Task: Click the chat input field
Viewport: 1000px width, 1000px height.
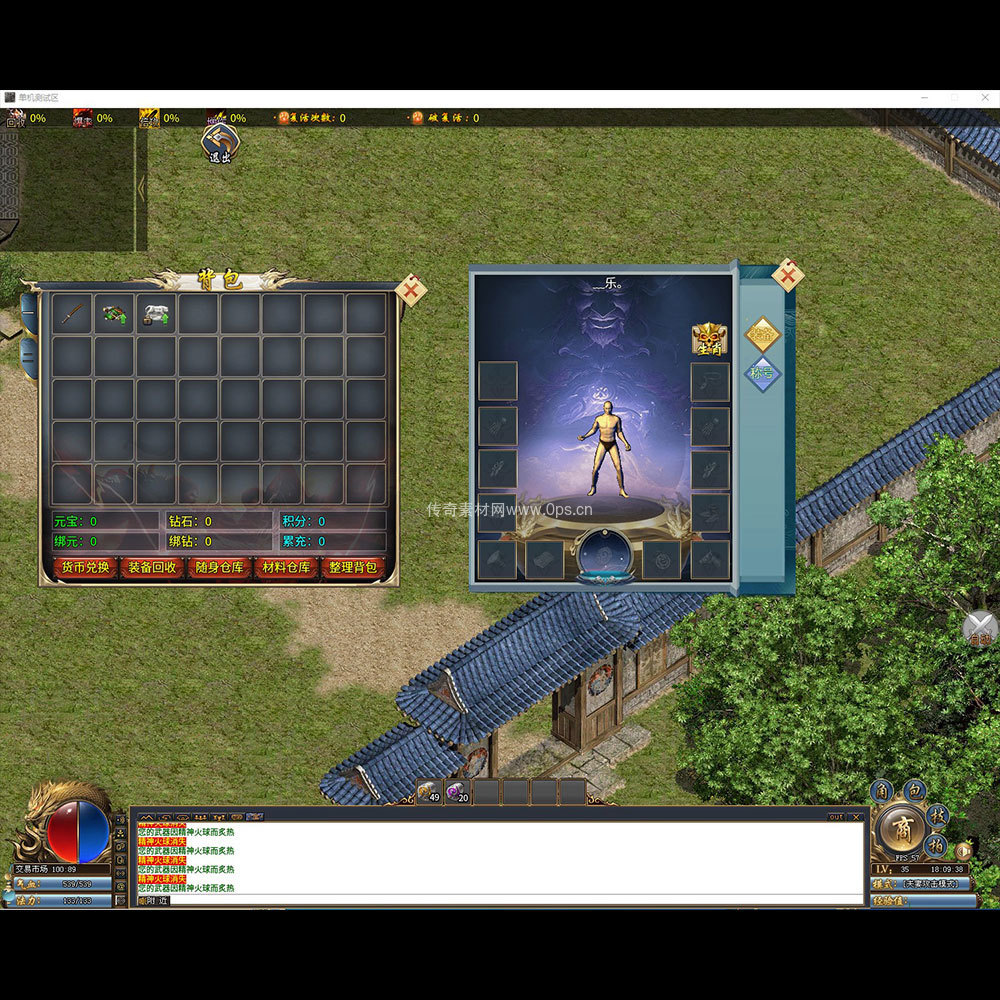Action: pos(500,900)
